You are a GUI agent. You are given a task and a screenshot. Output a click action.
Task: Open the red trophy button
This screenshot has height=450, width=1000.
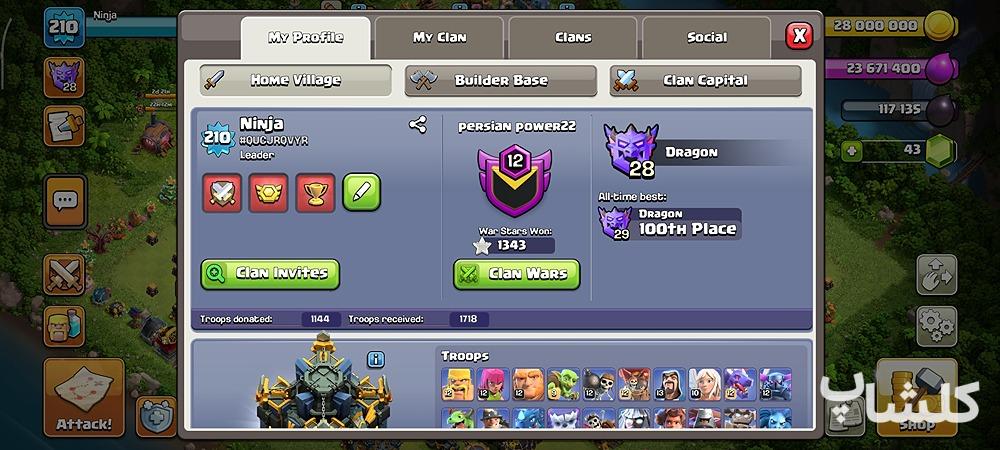[315, 192]
